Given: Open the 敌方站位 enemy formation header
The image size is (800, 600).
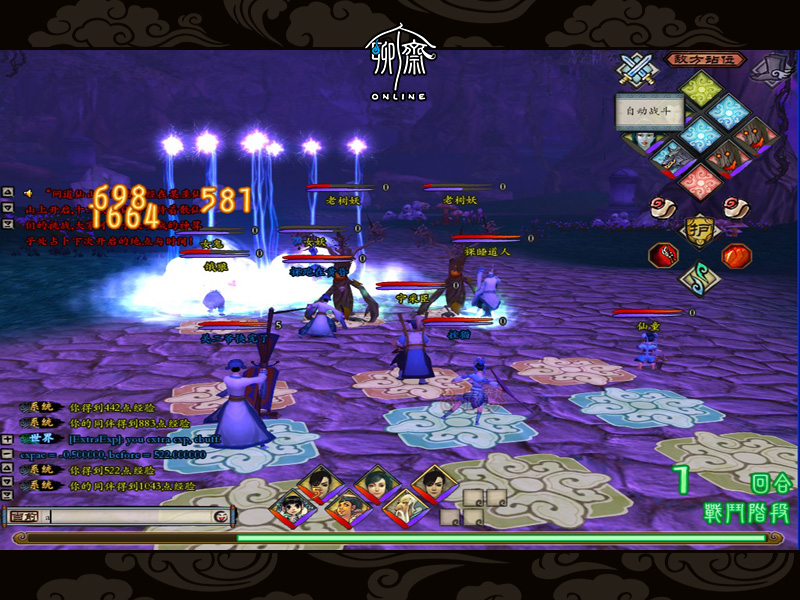Looking at the screenshot, I should [x=705, y=61].
